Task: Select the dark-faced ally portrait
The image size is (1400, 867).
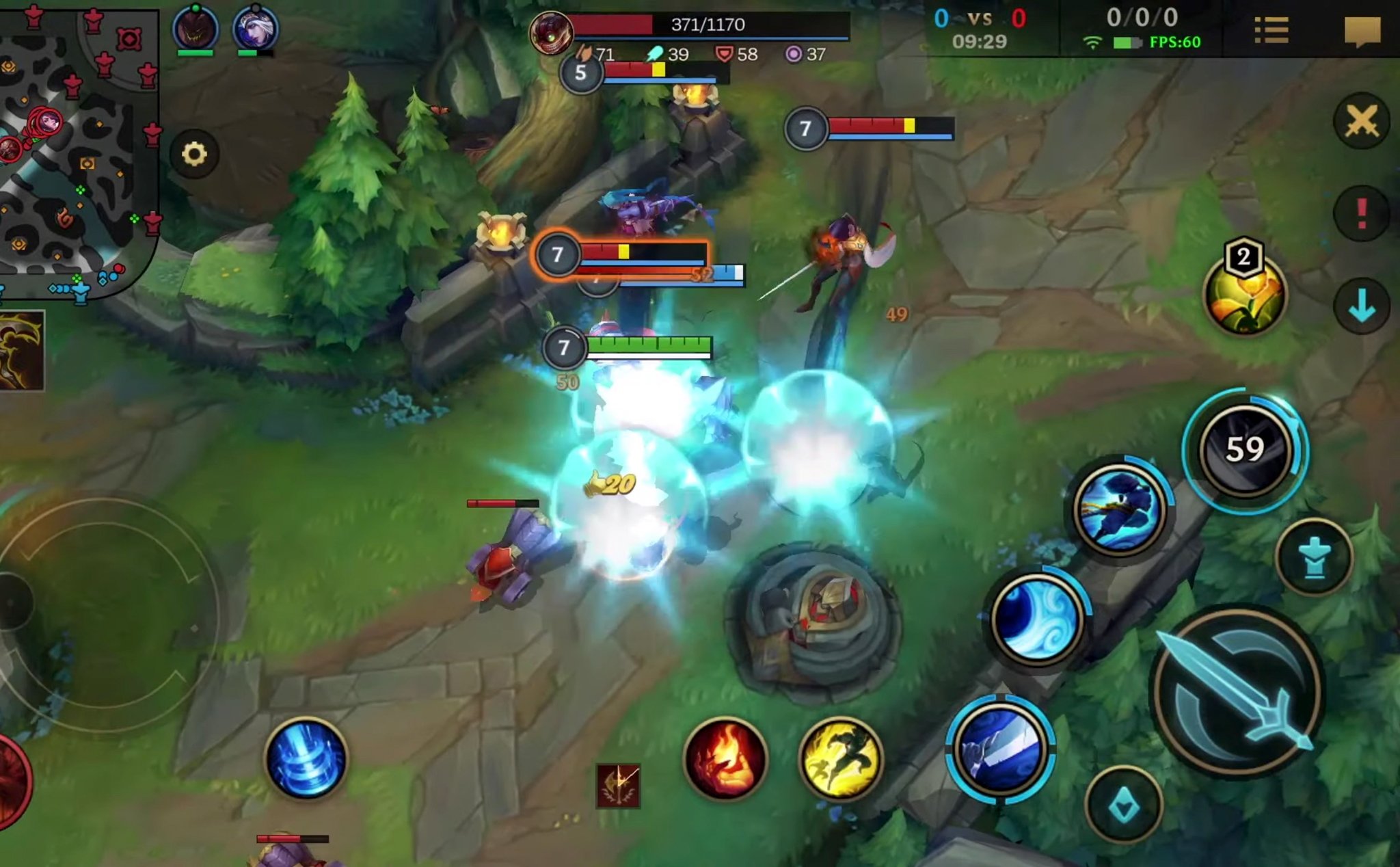Action: pyautogui.click(x=196, y=29)
